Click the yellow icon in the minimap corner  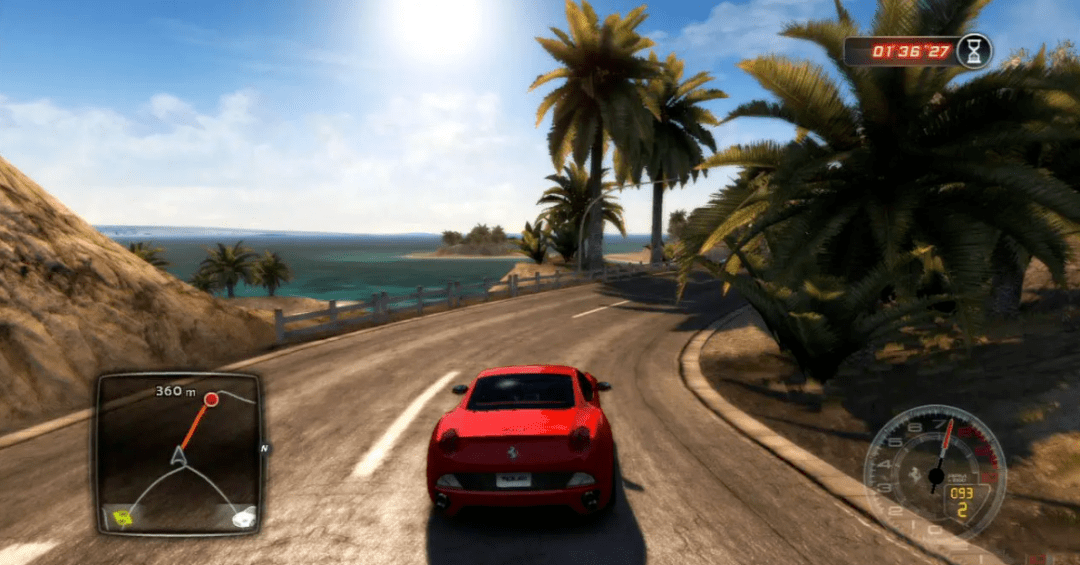pyautogui.click(x=122, y=517)
